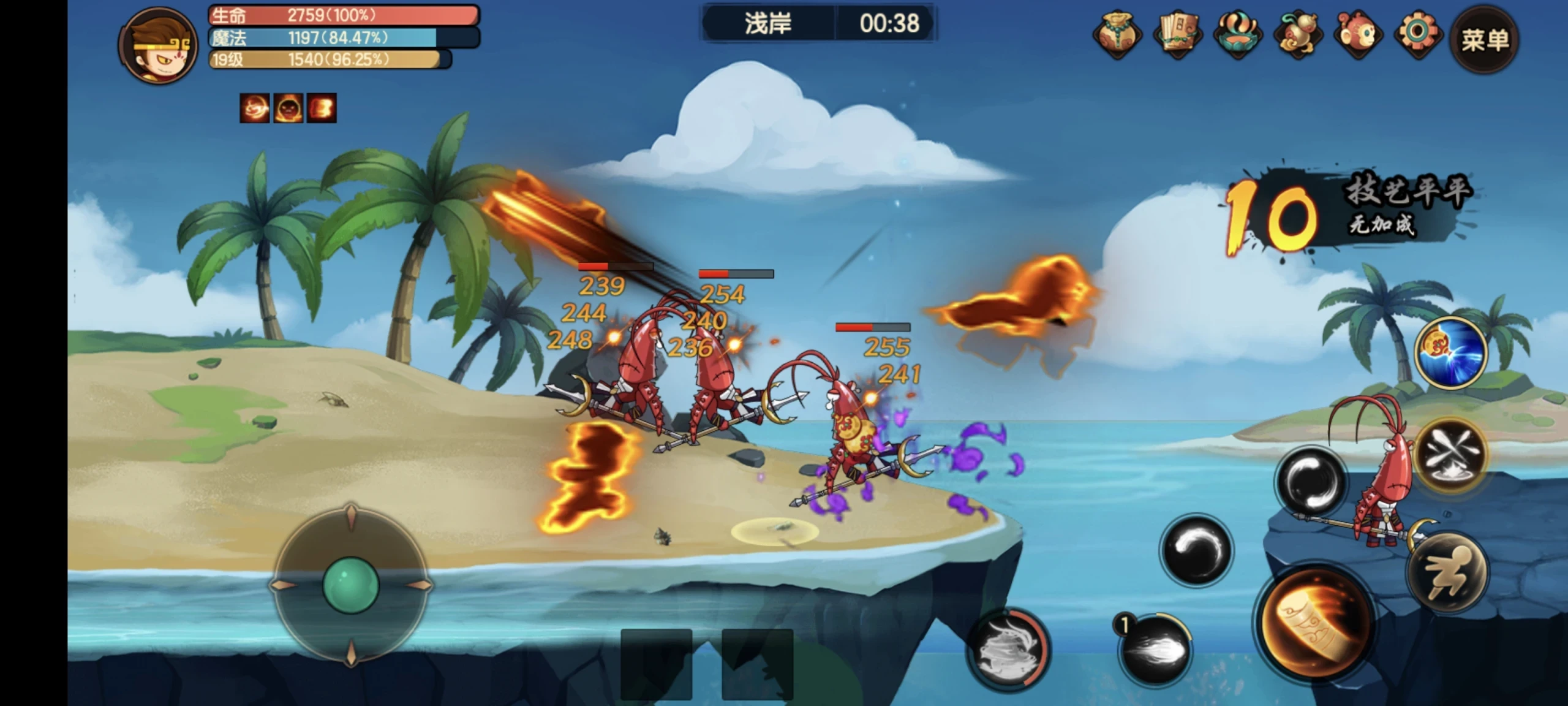
Task: Open the gourd item icon
Action: pos(1297,34)
